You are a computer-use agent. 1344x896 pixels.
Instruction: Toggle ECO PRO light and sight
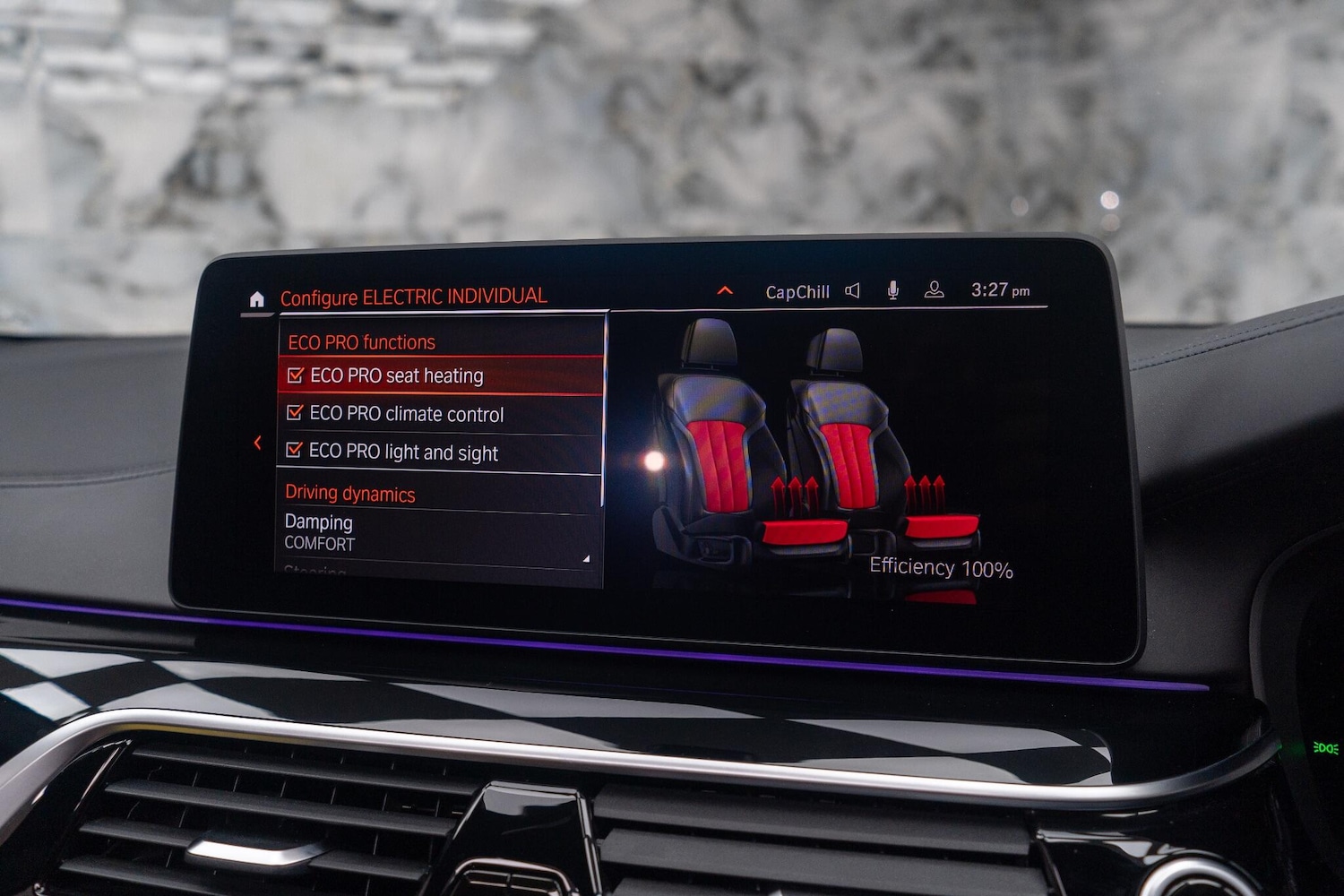point(294,450)
